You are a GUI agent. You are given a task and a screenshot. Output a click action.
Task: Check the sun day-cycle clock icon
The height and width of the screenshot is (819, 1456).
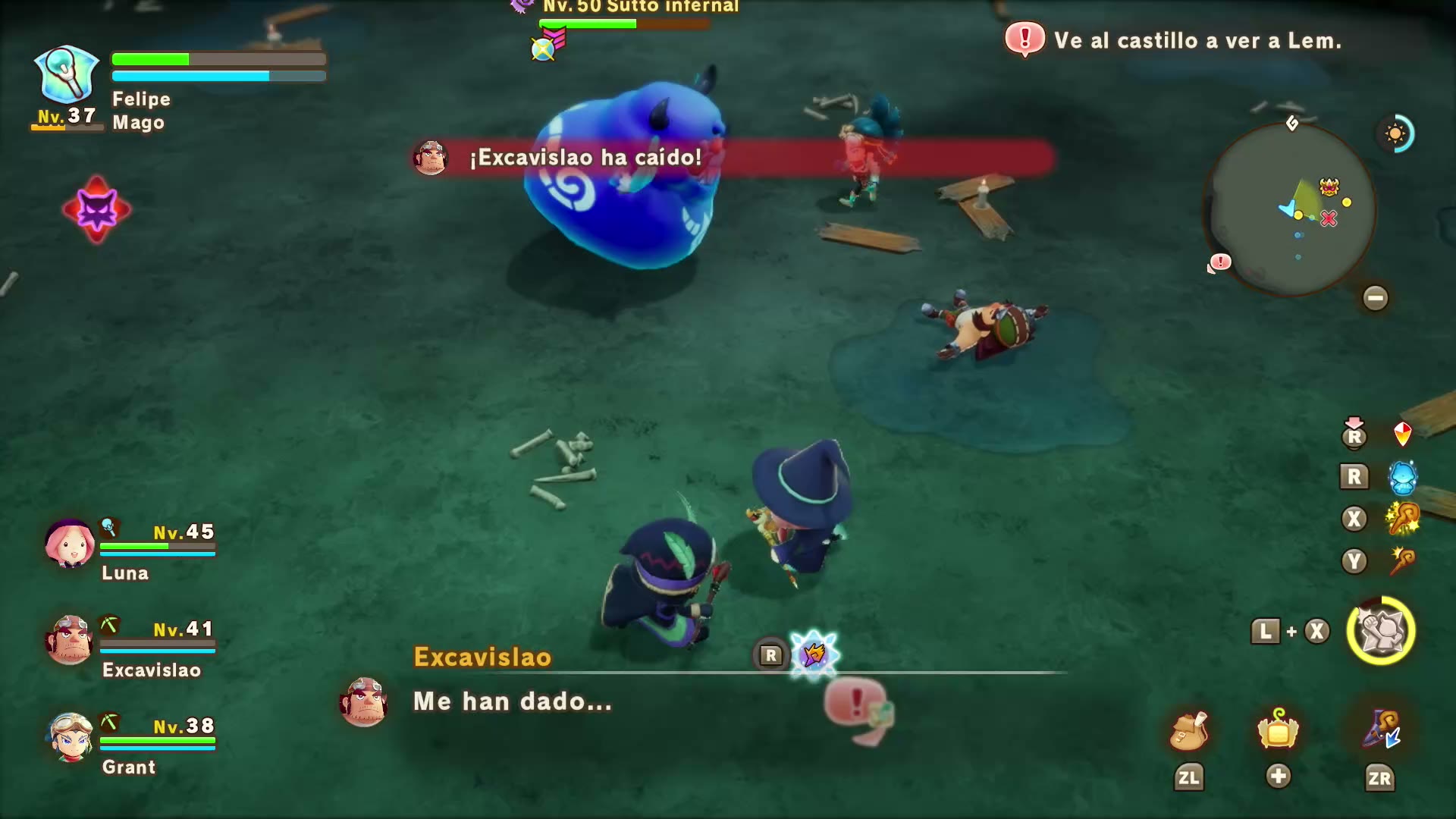1395,134
